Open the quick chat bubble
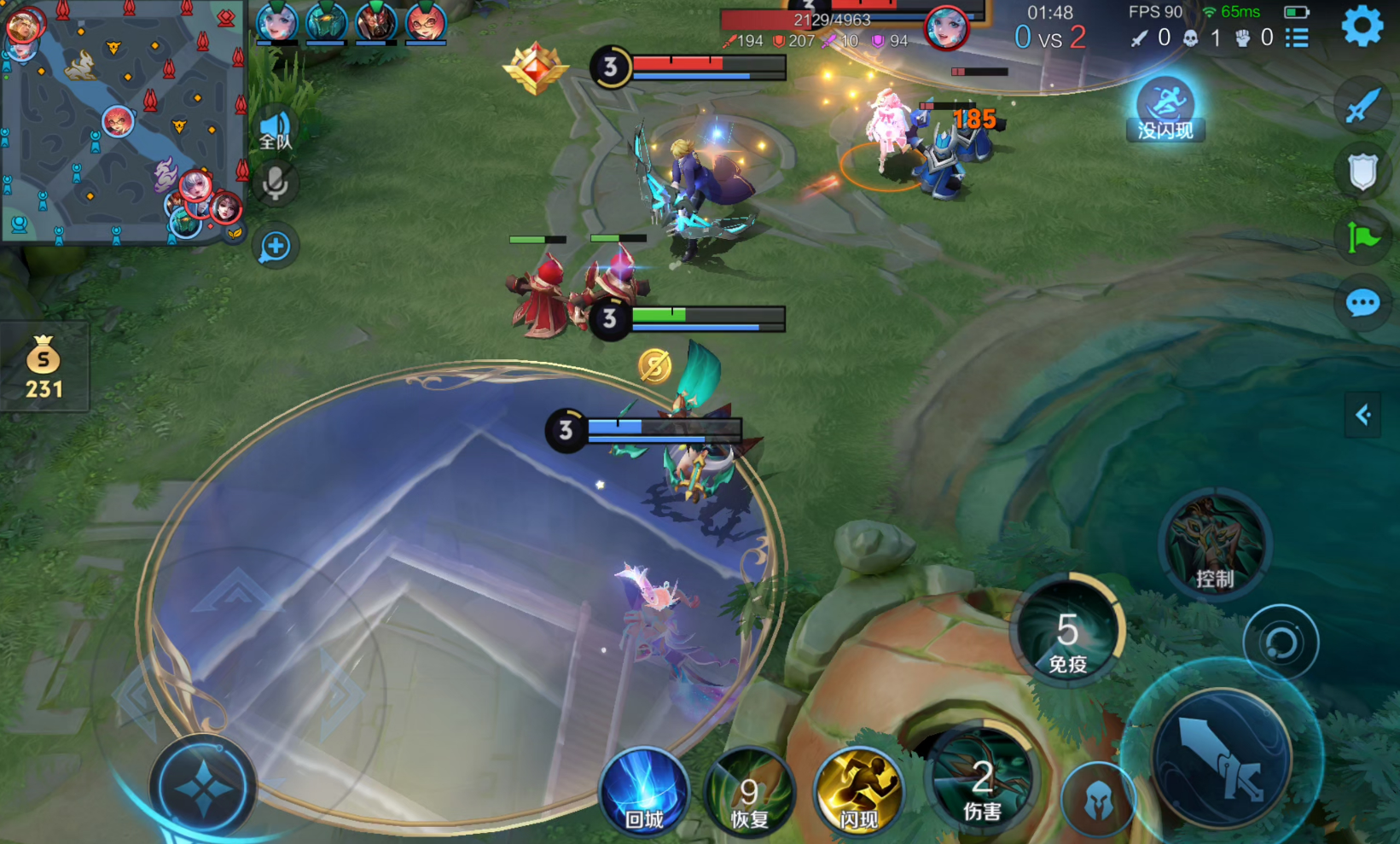Viewport: 1400px width, 844px height. (1362, 303)
